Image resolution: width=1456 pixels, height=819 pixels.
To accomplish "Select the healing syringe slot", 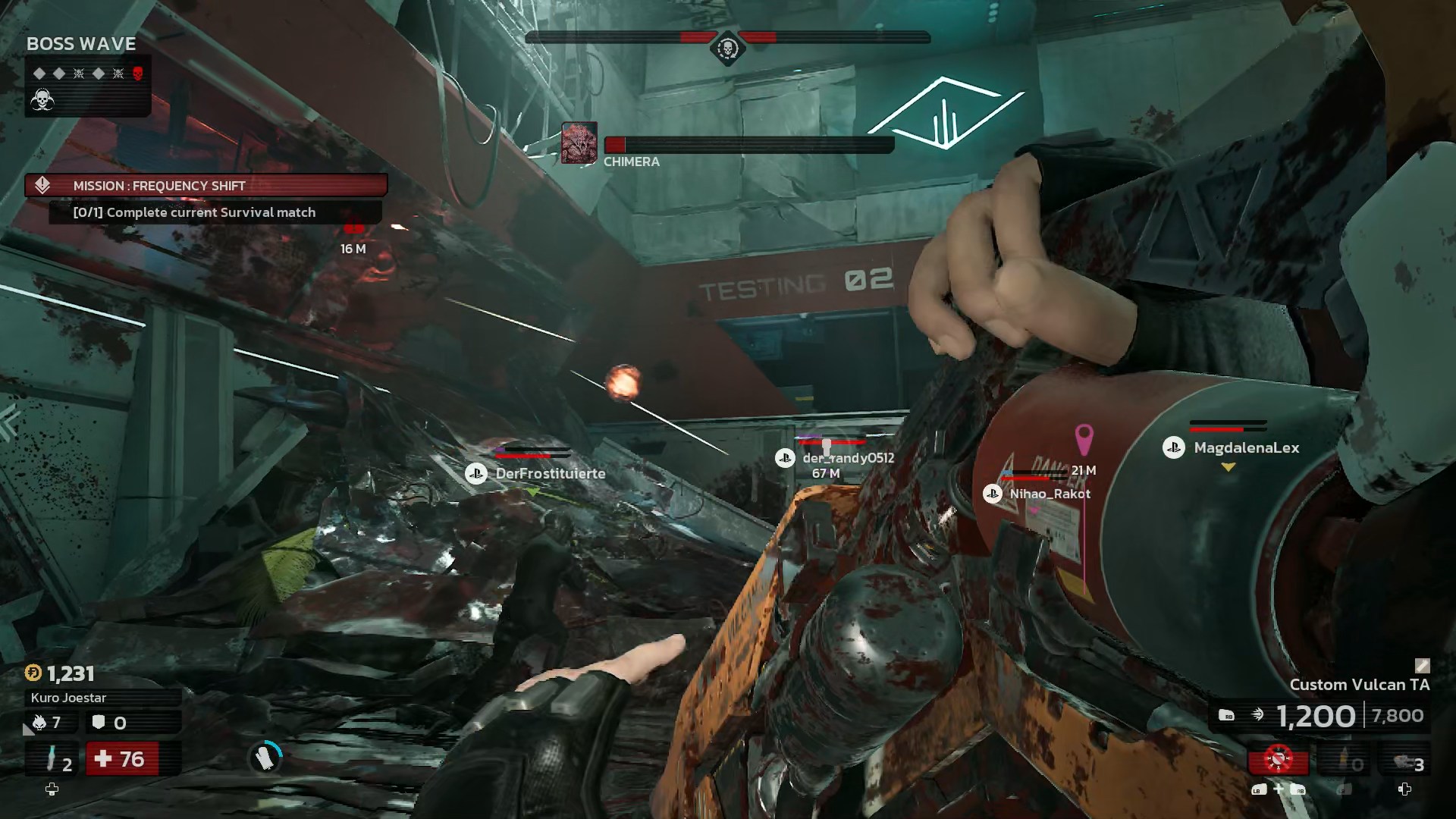I will click(52, 759).
